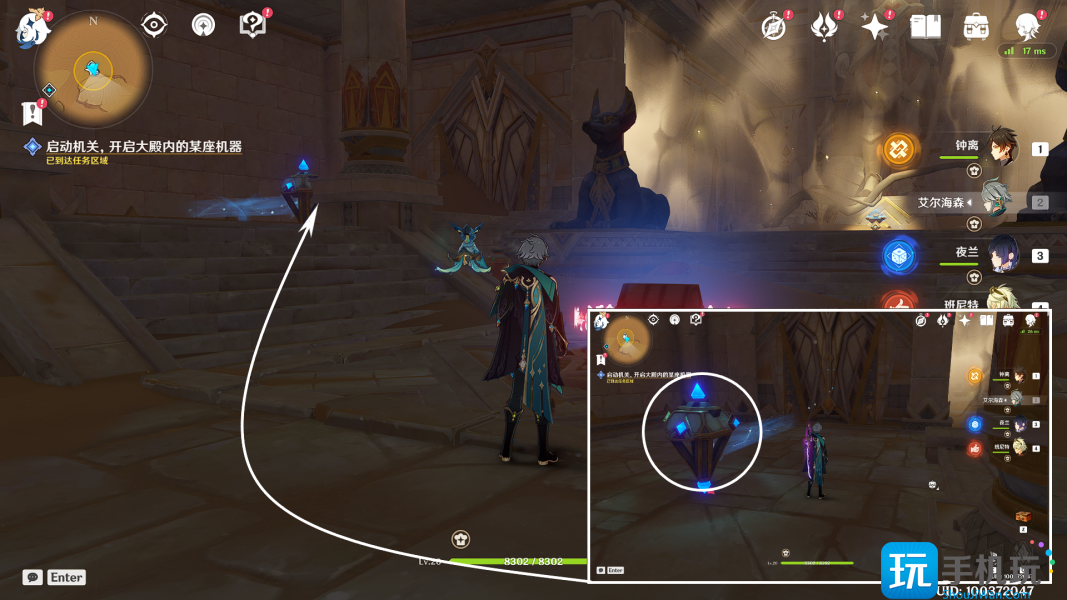Screen dimensions: 1067x600
Task: Open the Wish four-pointed star icon
Action: tap(875, 27)
